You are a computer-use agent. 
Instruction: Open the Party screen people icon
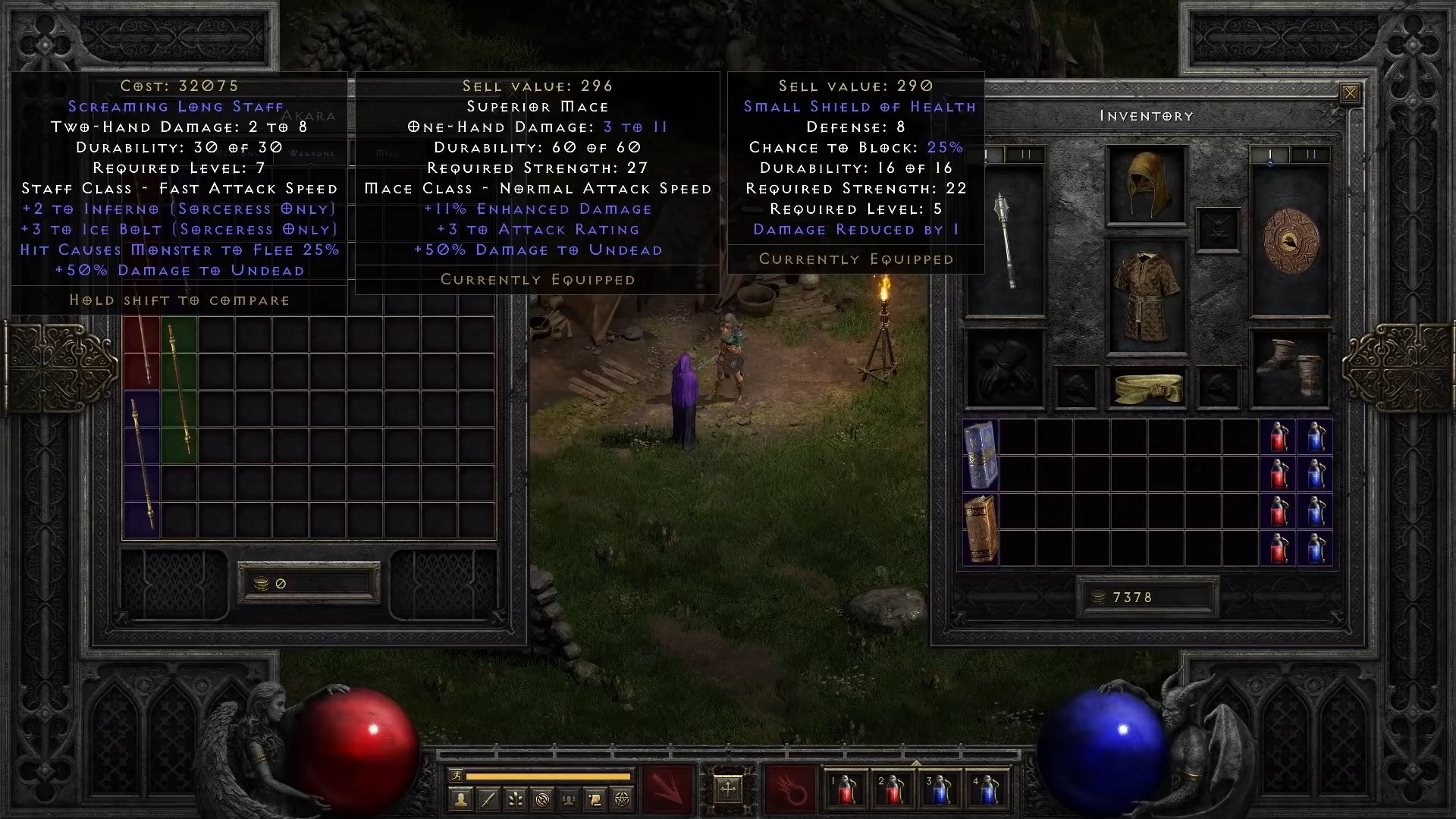pyautogui.click(x=567, y=799)
